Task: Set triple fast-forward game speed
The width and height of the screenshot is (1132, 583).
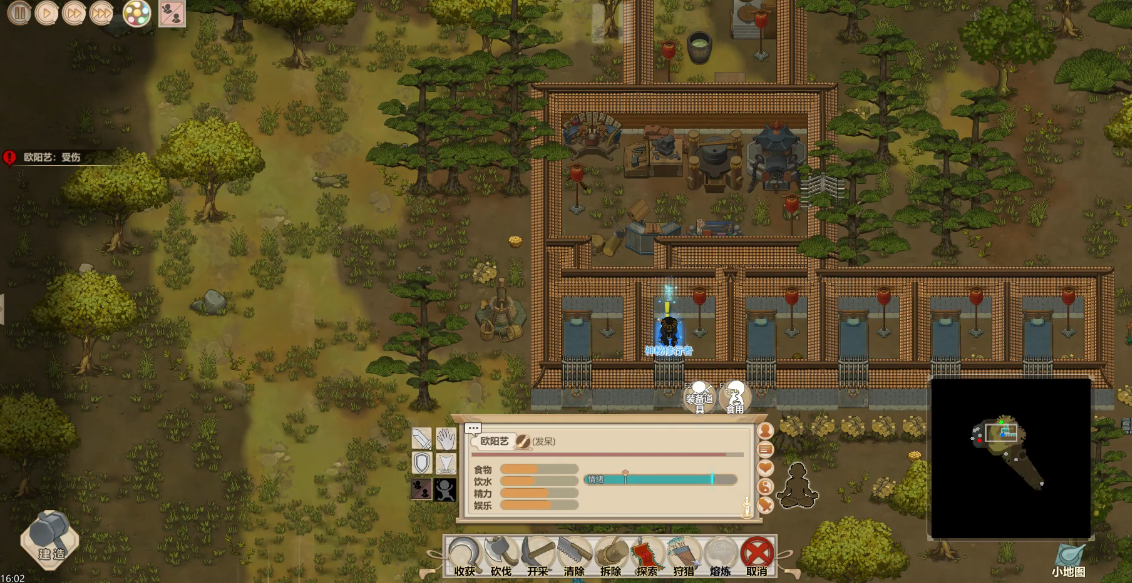Action: [102, 13]
